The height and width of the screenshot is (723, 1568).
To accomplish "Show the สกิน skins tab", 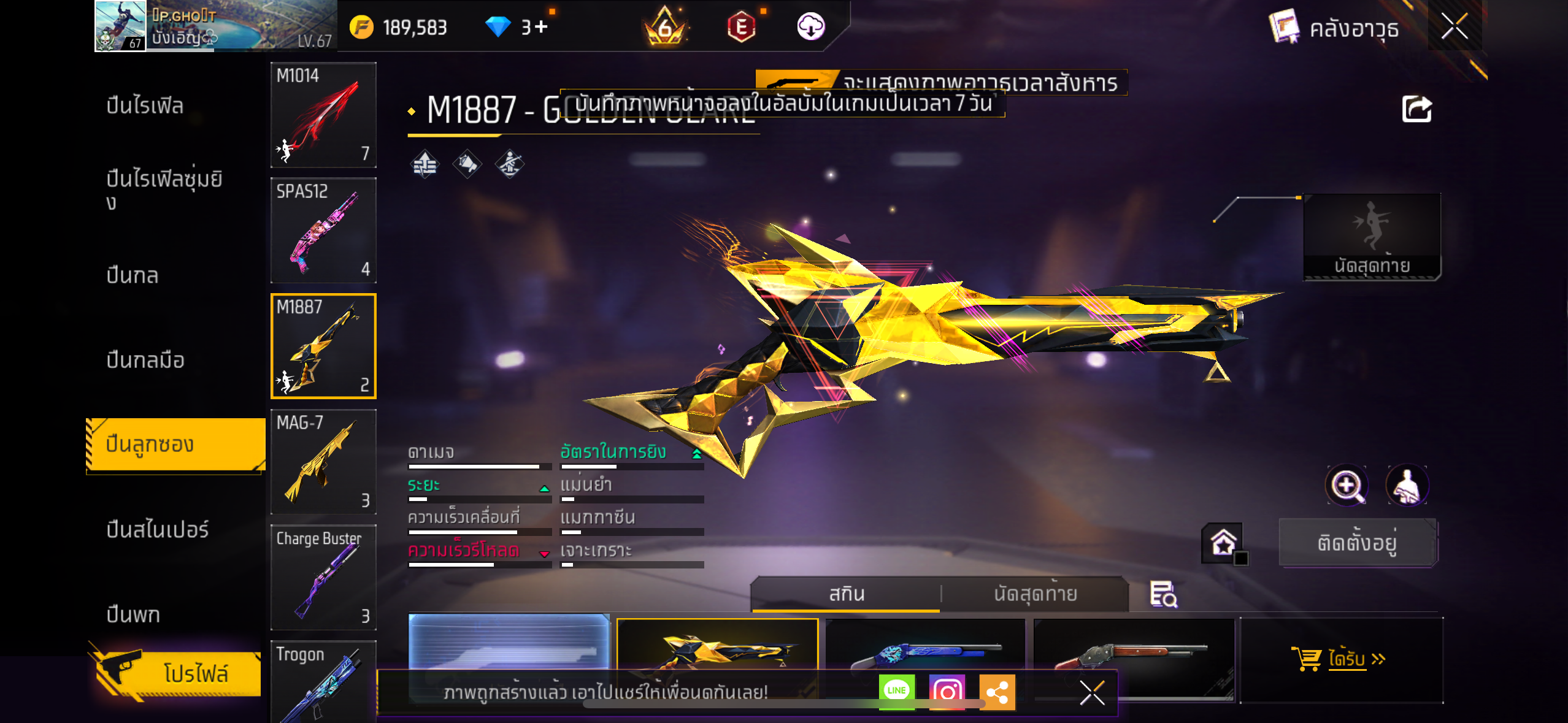I will pyautogui.click(x=847, y=594).
